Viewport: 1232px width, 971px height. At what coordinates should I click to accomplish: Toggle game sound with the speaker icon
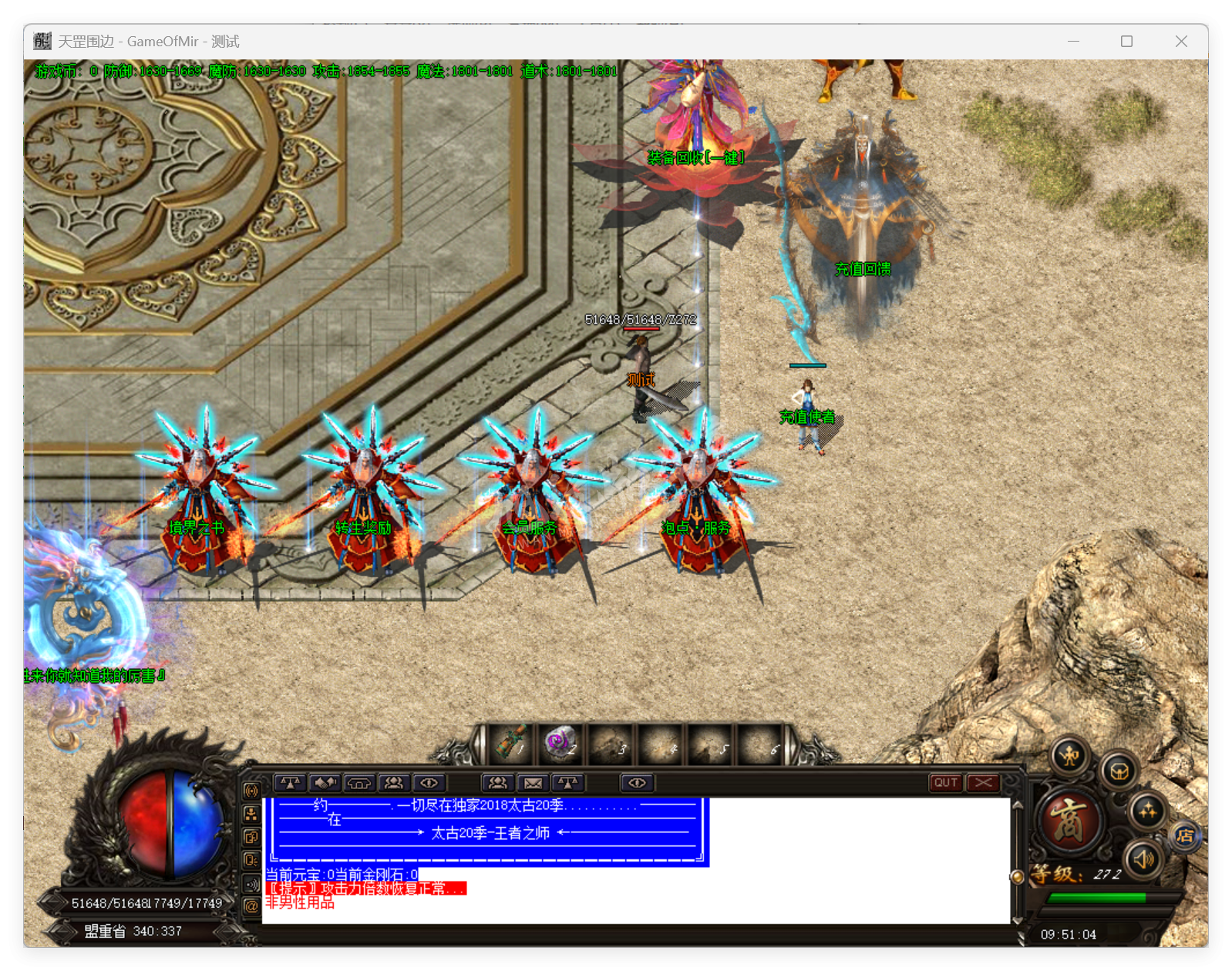pos(1143,858)
